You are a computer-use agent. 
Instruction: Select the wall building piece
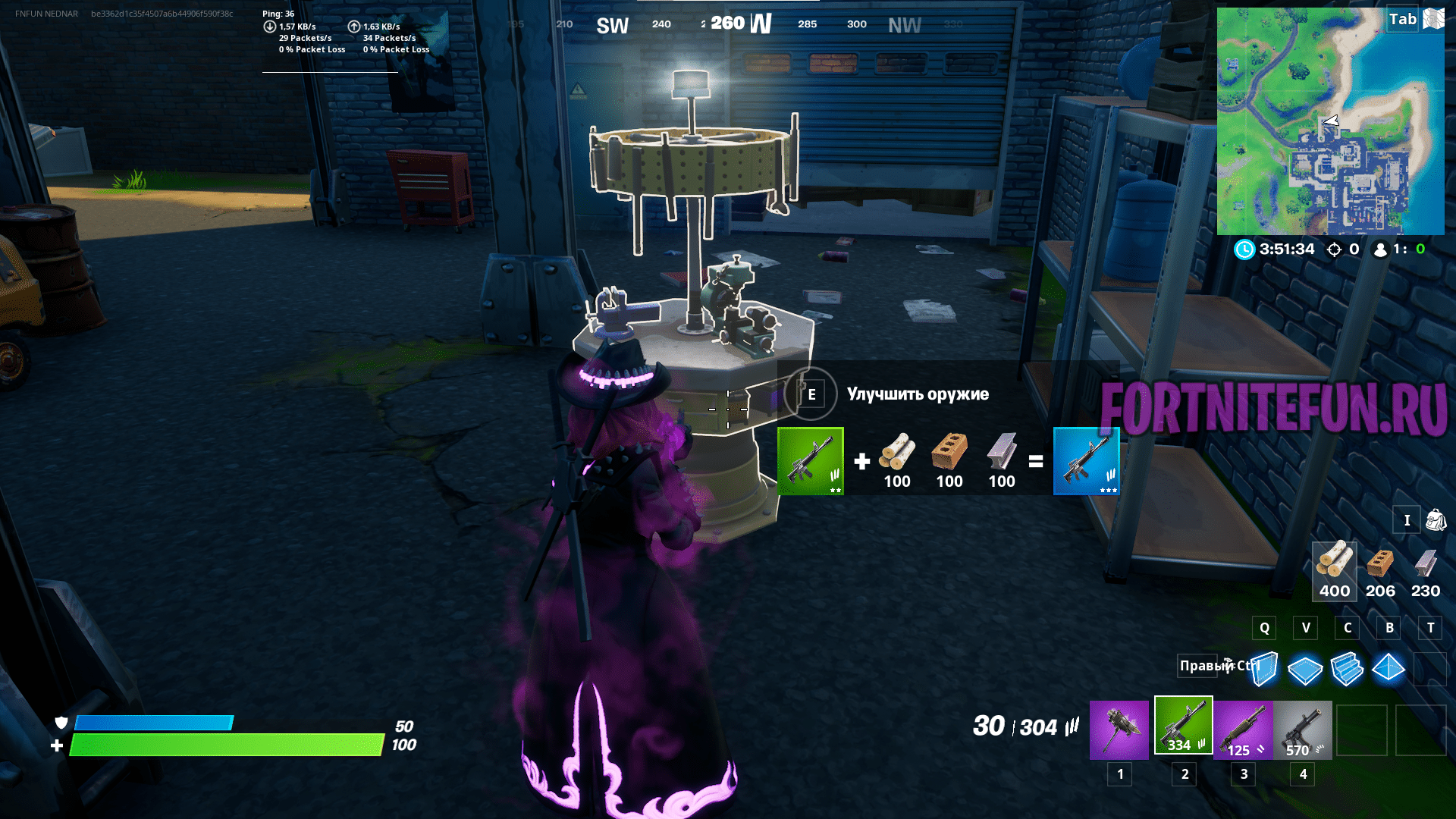pyautogui.click(x=1264, y=669)
